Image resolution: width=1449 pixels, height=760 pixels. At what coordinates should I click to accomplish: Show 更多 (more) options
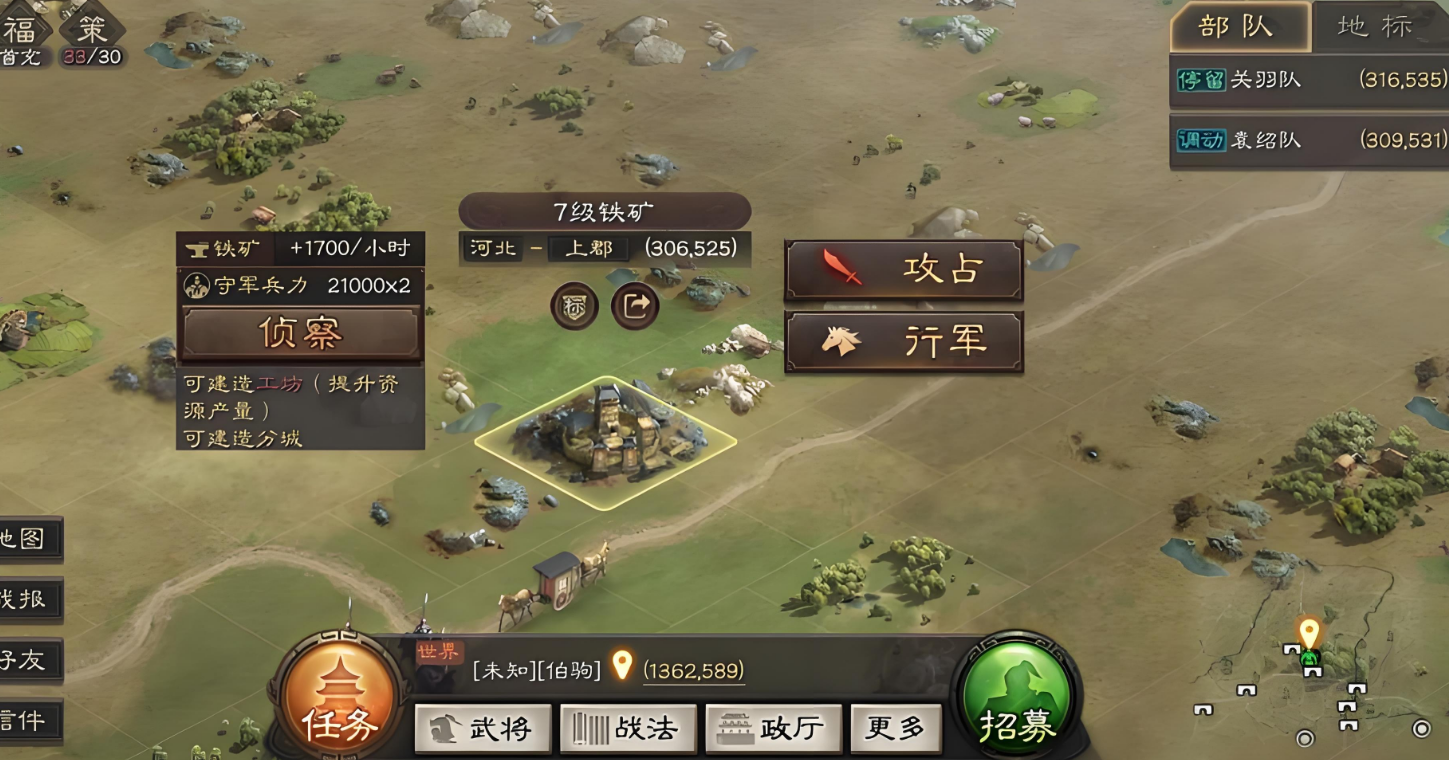pyautogui.click(x=895, y=729)
